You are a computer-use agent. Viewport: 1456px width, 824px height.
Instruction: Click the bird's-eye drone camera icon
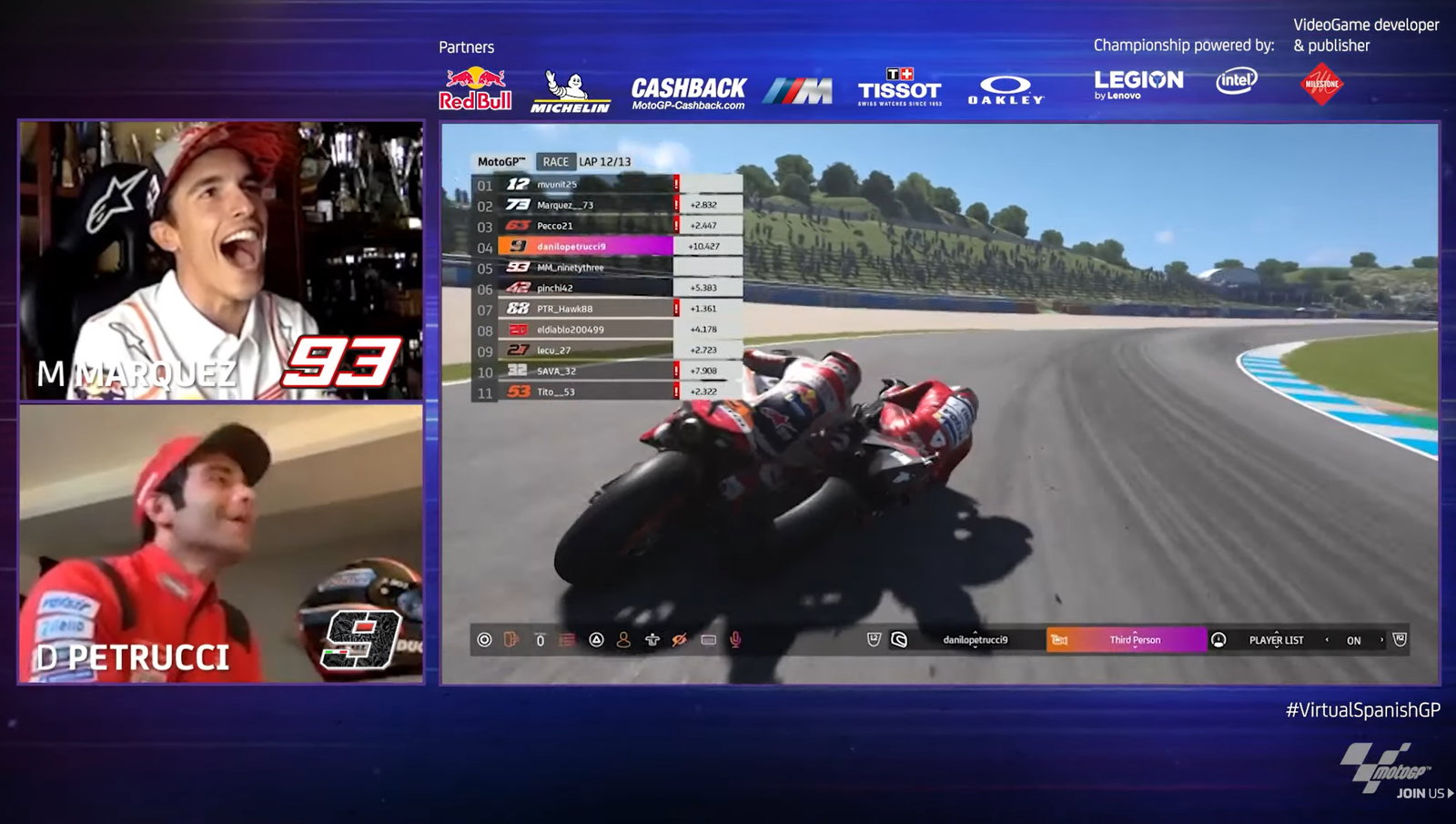(652, 640)
